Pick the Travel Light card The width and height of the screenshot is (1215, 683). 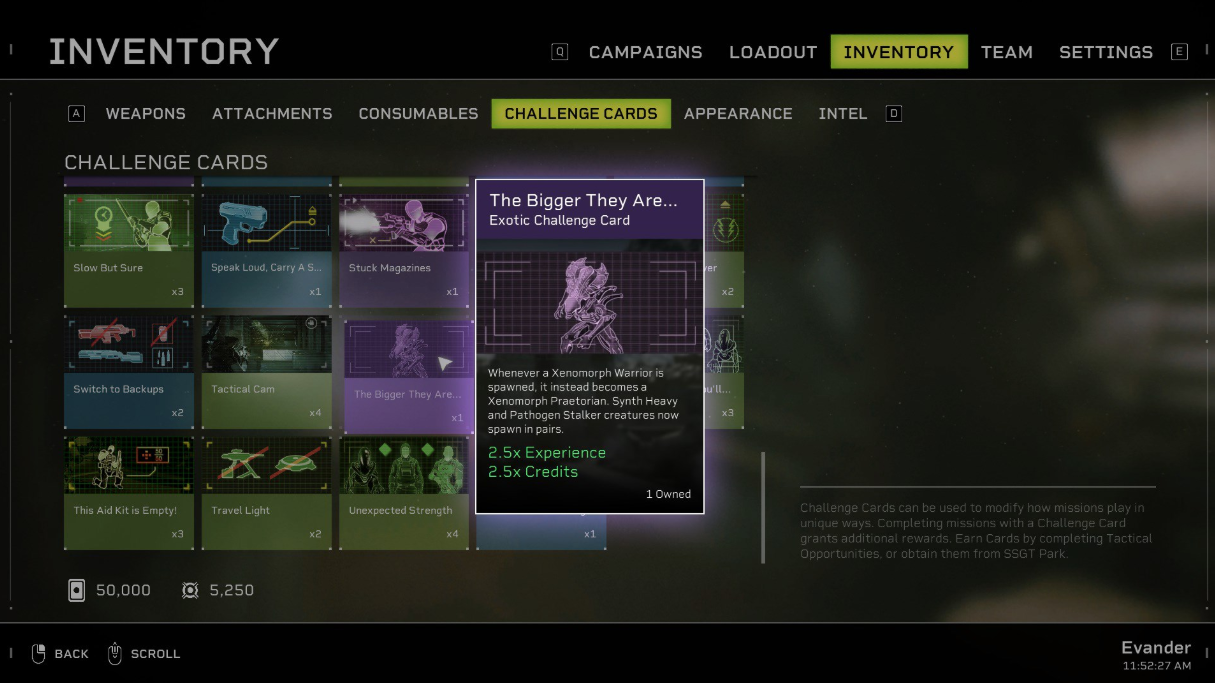[x=266, y=492]
